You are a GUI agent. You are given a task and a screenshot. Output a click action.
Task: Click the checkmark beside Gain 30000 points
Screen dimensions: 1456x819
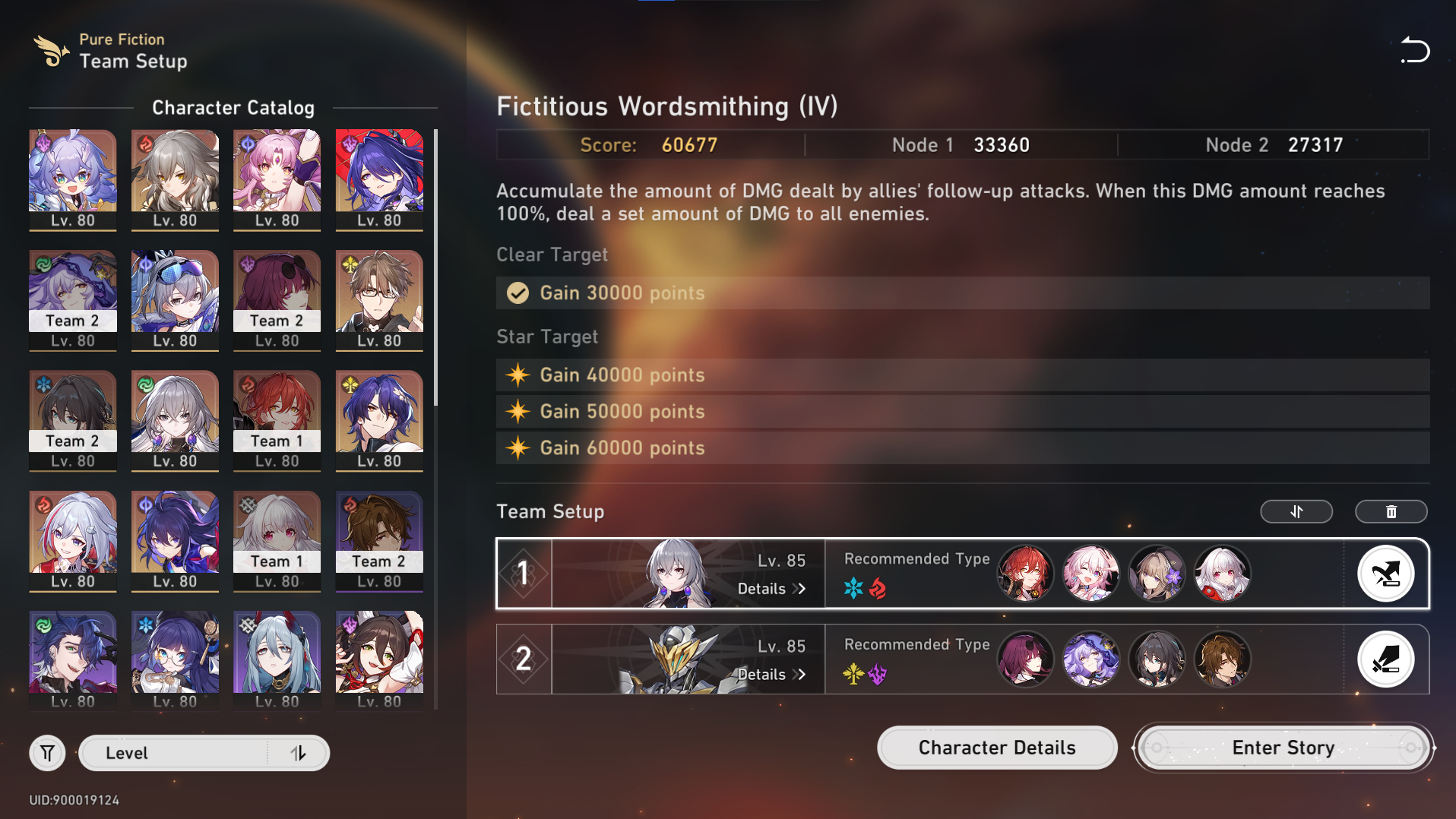[518, 293]
